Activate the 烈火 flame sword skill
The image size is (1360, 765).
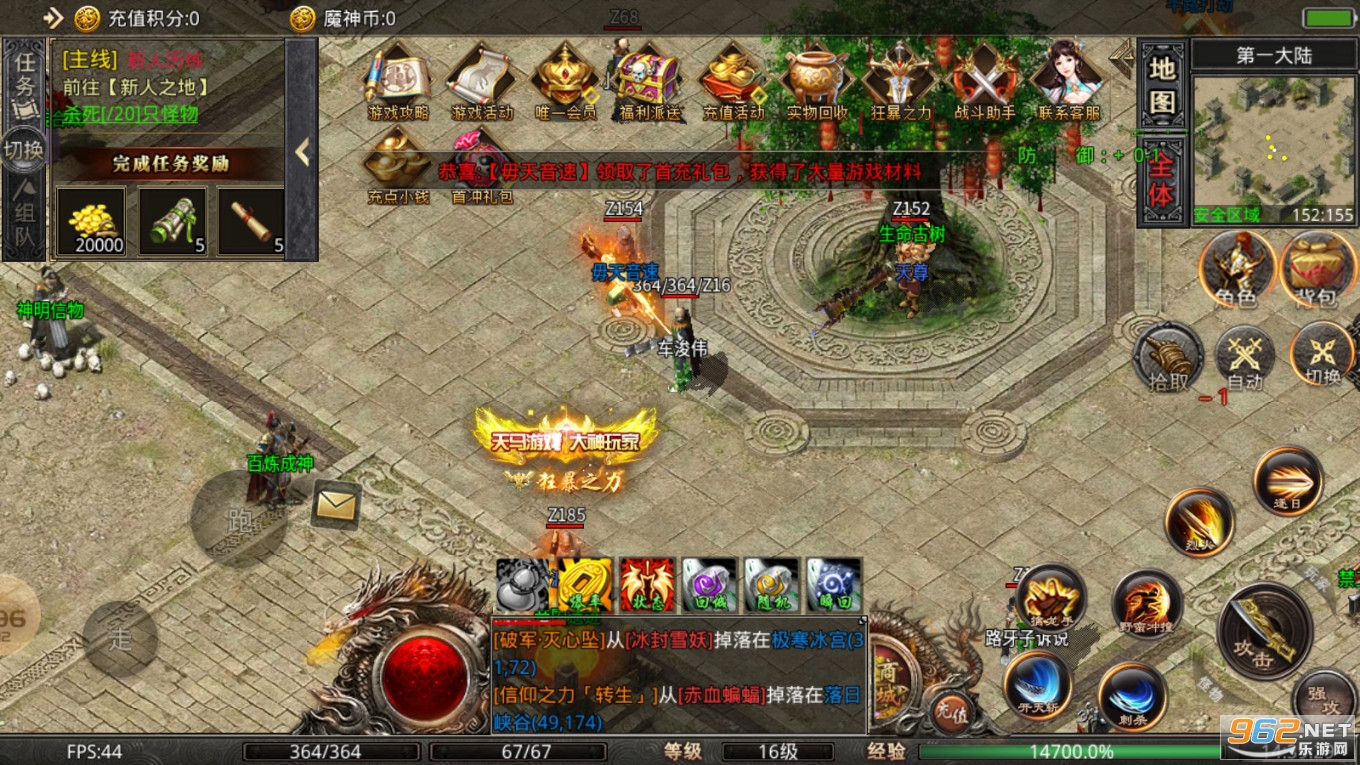point(1199,522)
